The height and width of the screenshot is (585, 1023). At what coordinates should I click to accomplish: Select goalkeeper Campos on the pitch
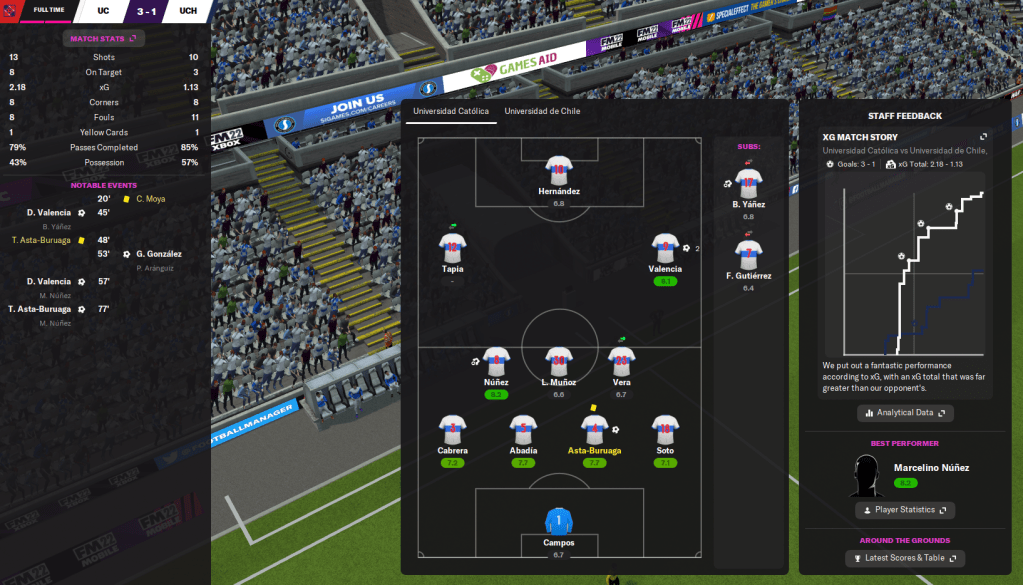click(x=558, y=522)
